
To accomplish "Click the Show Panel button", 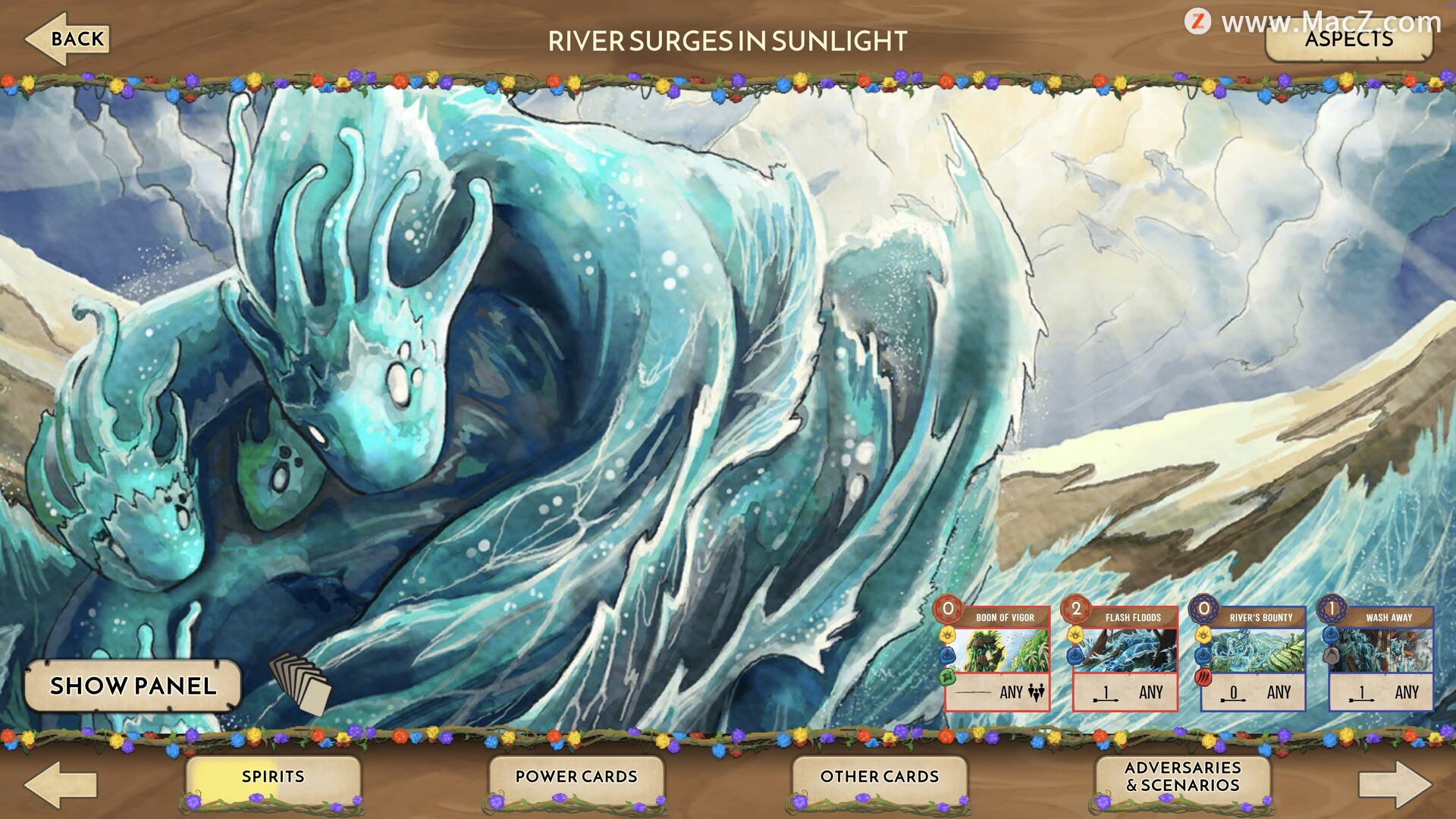I will (x=133, y=686).
